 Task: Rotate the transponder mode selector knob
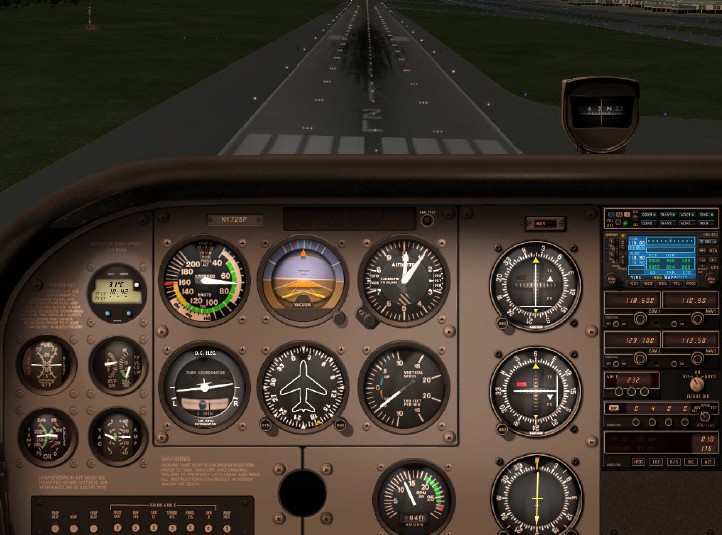[x=697, y=383]
